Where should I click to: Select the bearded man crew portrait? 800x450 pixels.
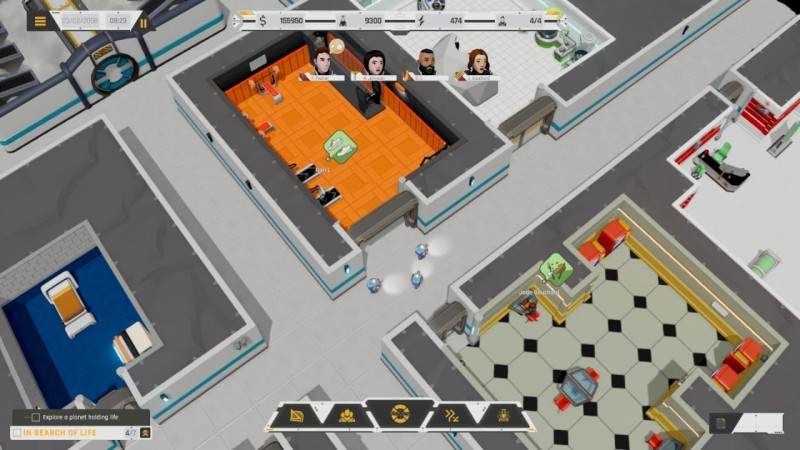[x=427, y=61]
